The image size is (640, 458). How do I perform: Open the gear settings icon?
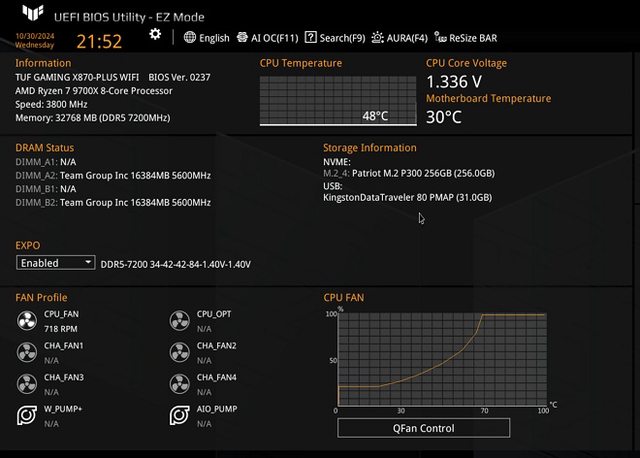[155, 34]
